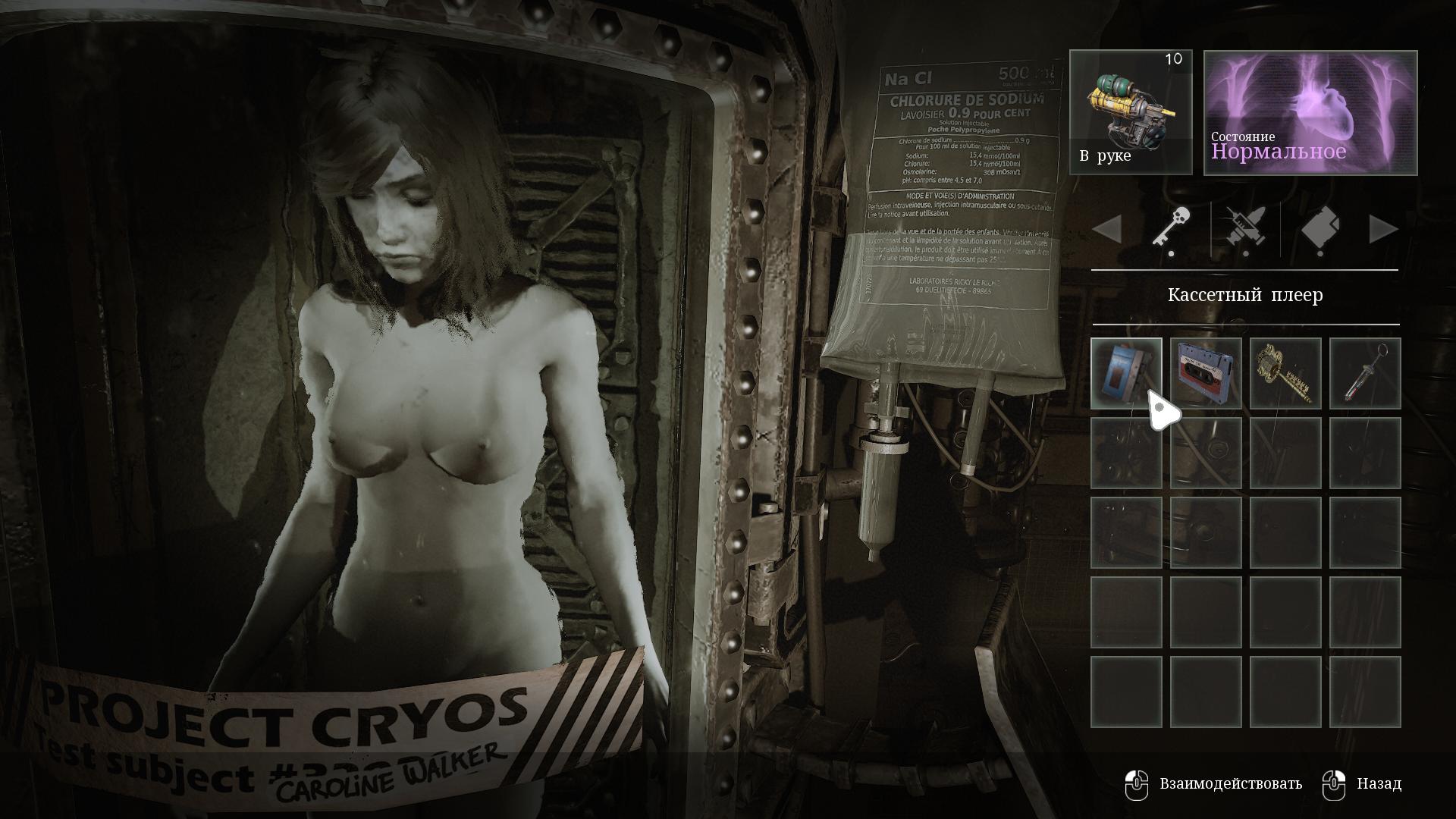View the Состояние health status panel
This screenshot has height=819, width=1456.
(x=1310, y=112)
